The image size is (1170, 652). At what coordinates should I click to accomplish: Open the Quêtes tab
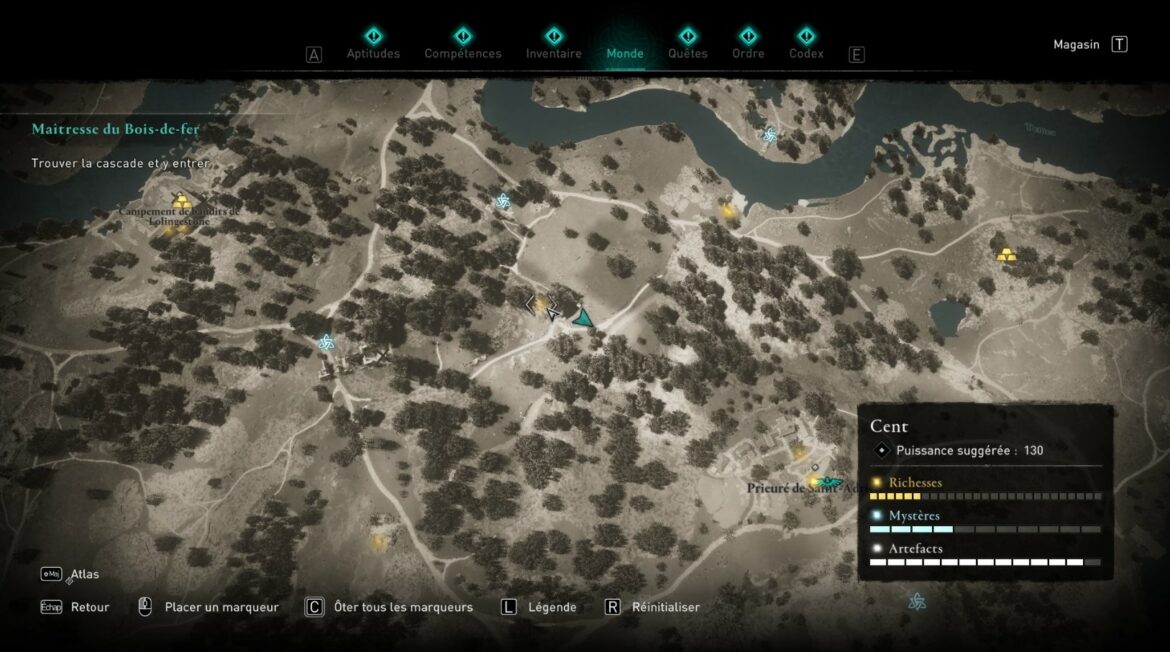click(x=687, y=53)
